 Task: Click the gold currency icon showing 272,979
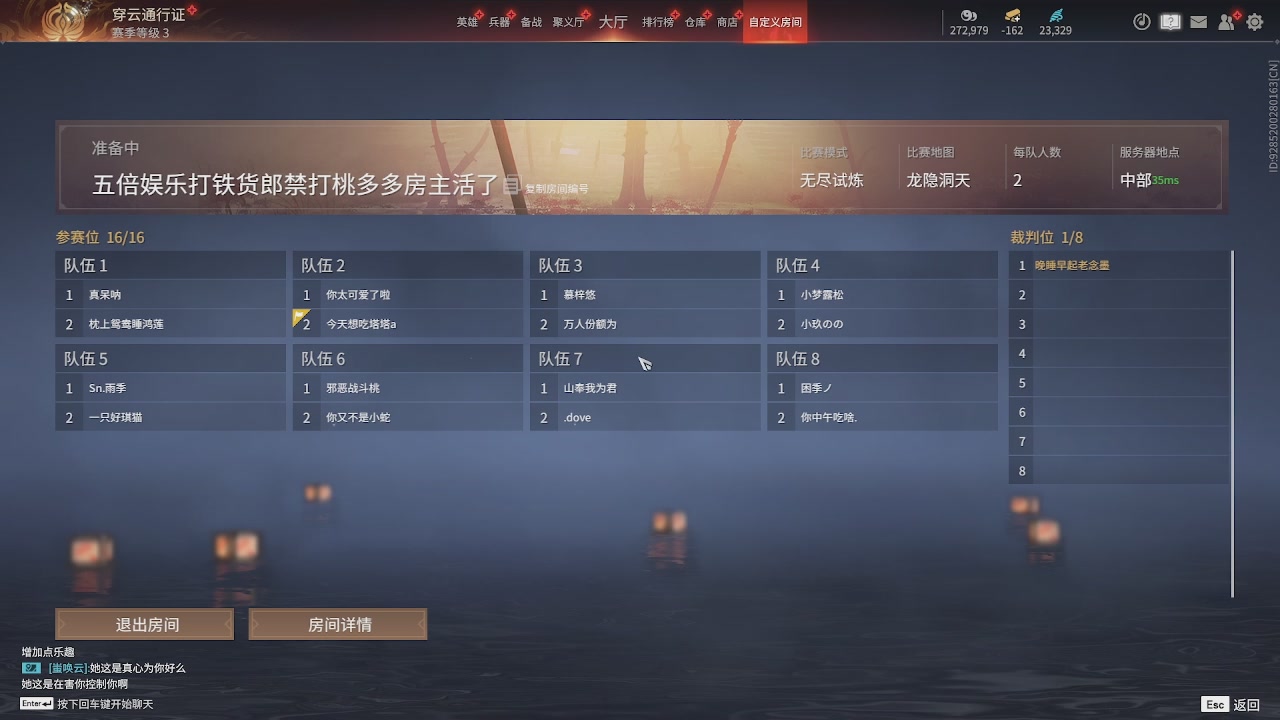[x=967, y=17]
